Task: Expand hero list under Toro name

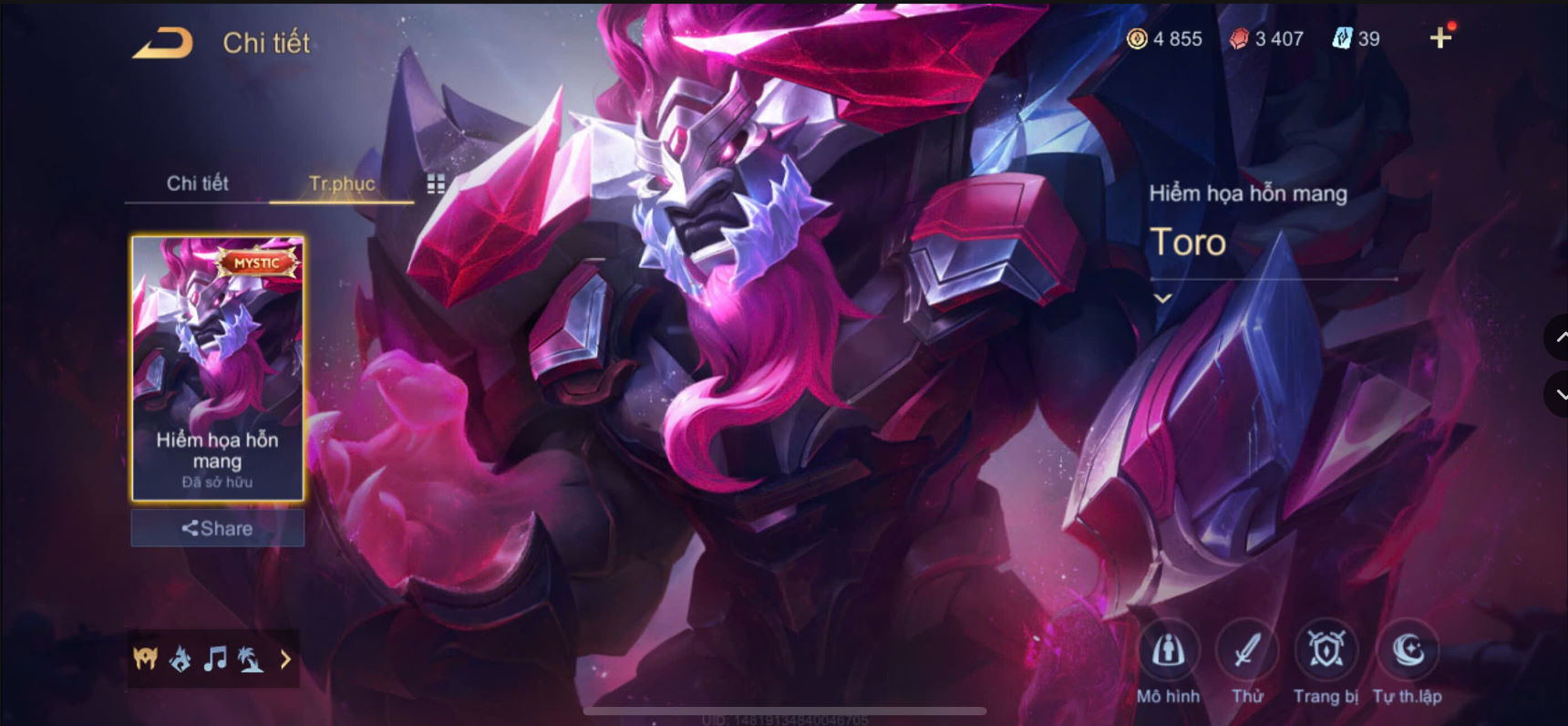Action: [1164, 298]
